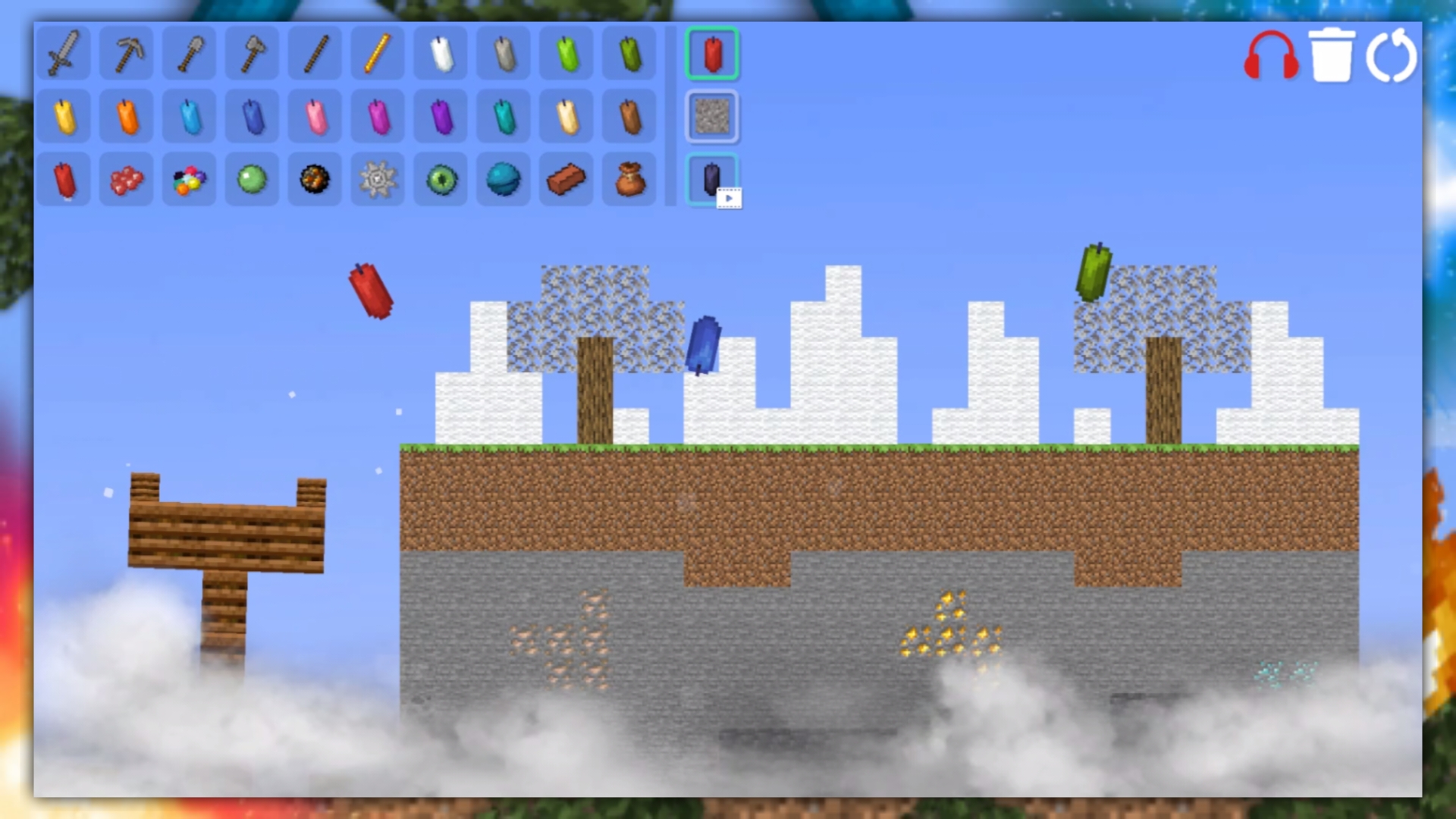The height and width of the screenshot is (819, 1456).
Task: Clear everything with the trash button
Action: (1334, 55)
